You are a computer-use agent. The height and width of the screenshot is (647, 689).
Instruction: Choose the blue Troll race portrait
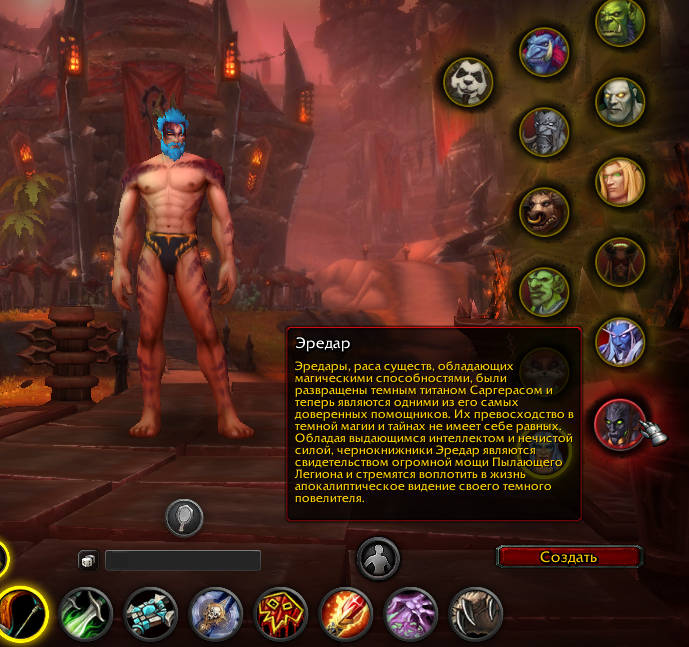(544, 52)
